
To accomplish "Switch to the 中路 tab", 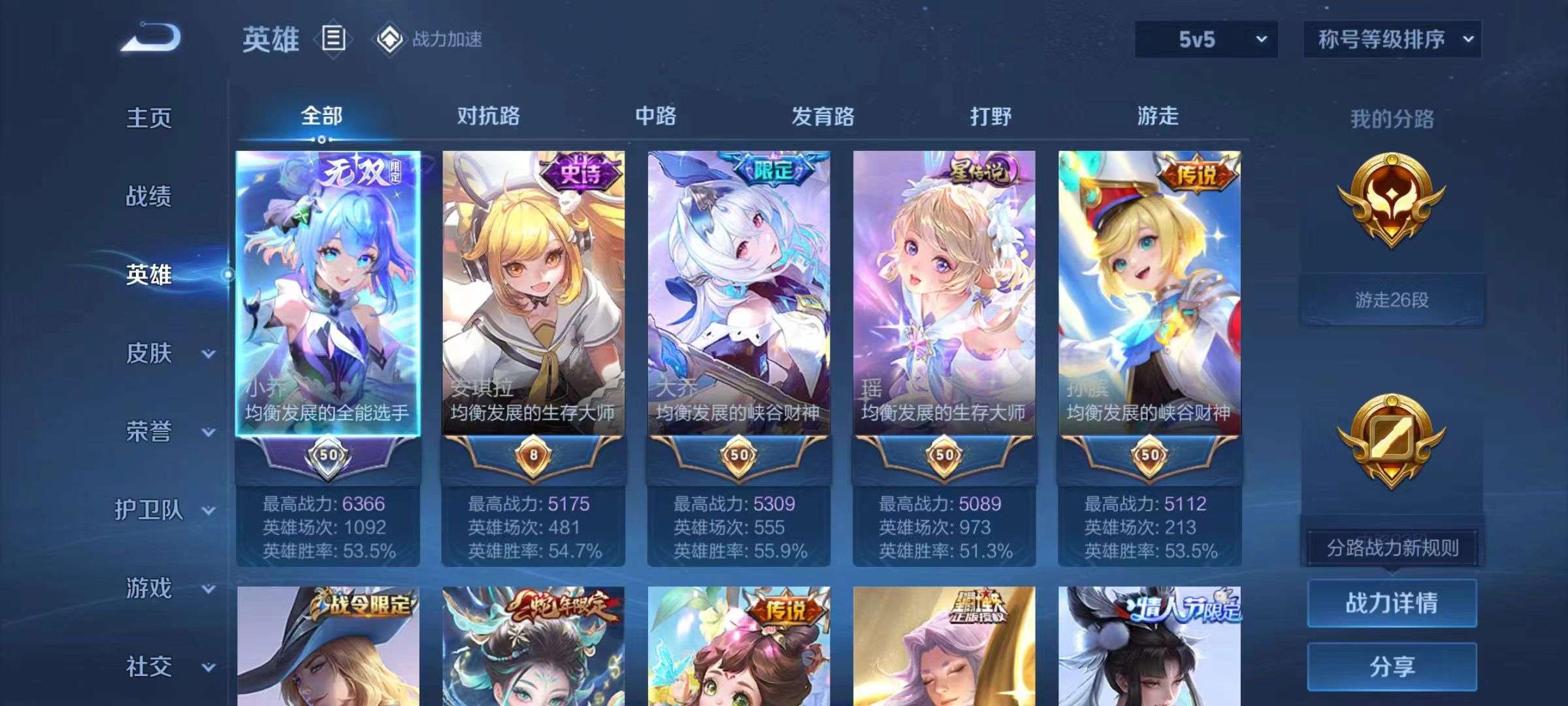I will [x=655, y=116].
